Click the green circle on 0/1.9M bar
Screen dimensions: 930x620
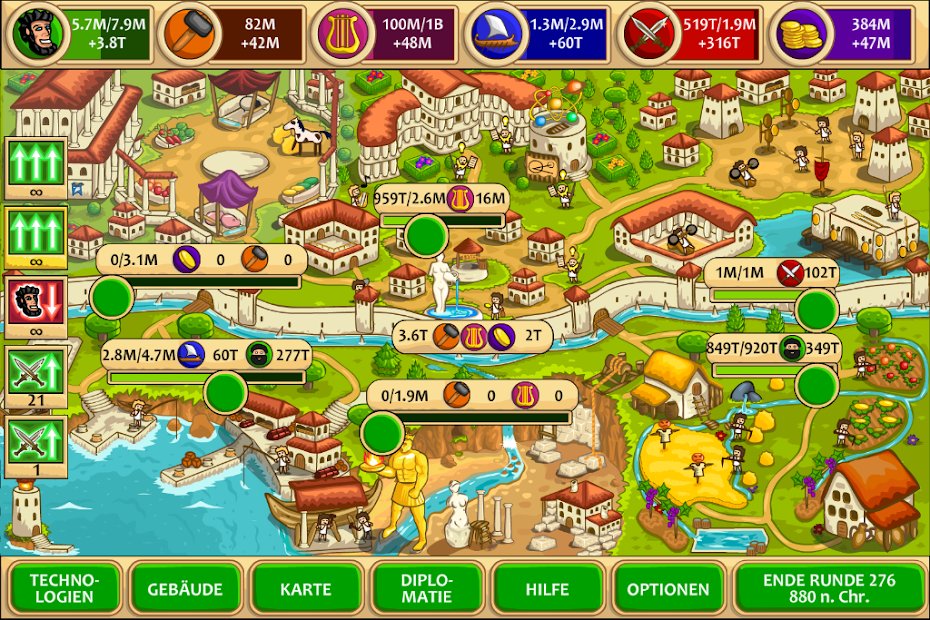(x=382, y=431)
